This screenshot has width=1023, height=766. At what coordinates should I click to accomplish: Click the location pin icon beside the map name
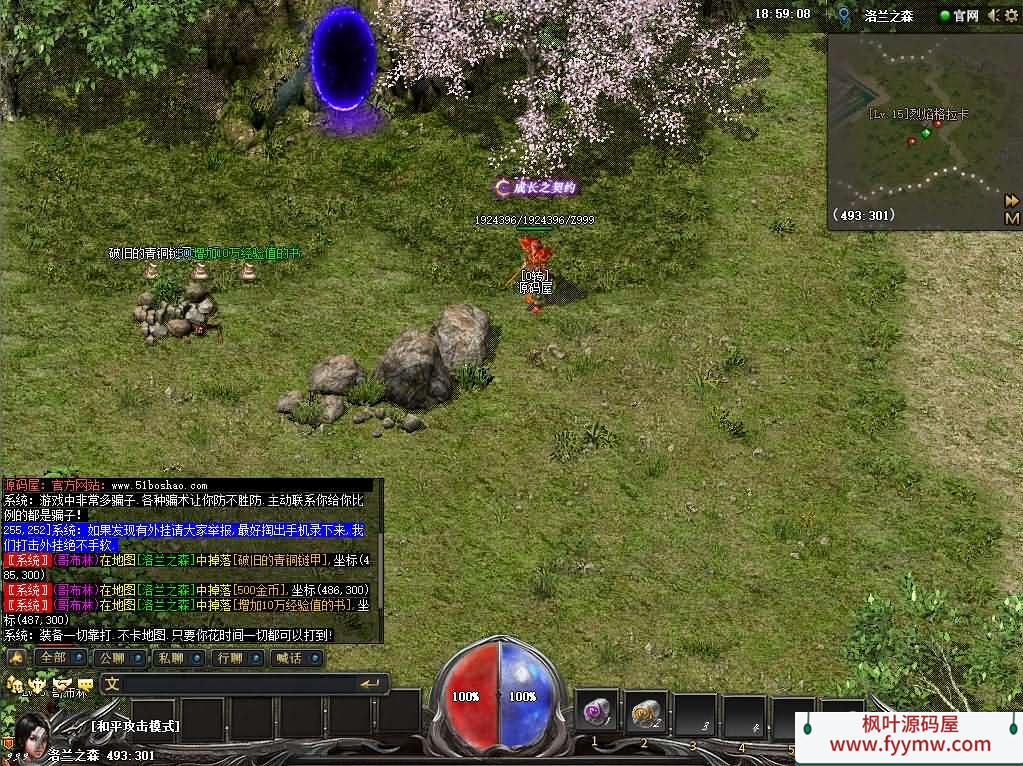pyautogui.click(x=845, y=16)
